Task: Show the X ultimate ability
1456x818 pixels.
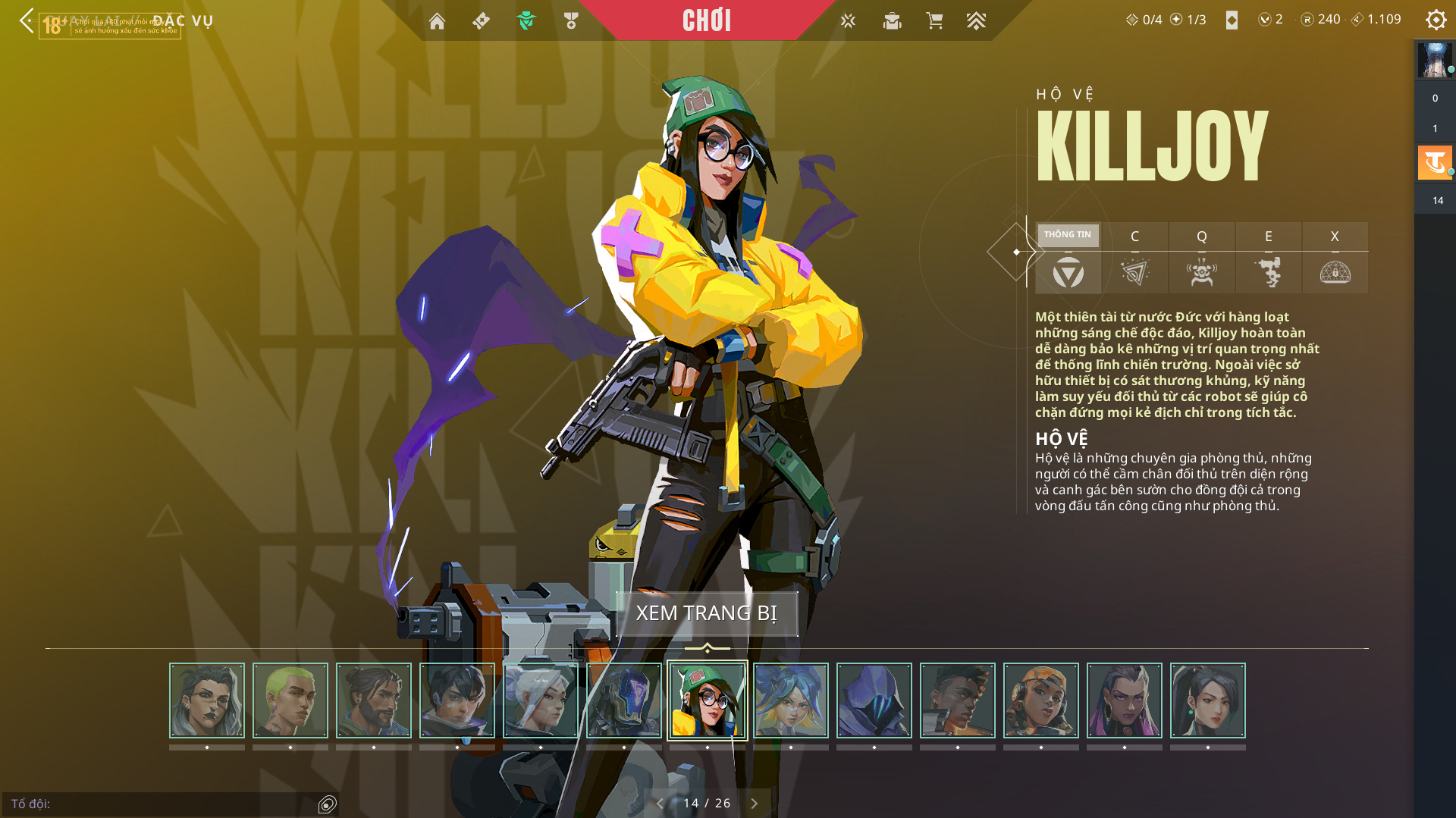Action: coord(1335,258)
